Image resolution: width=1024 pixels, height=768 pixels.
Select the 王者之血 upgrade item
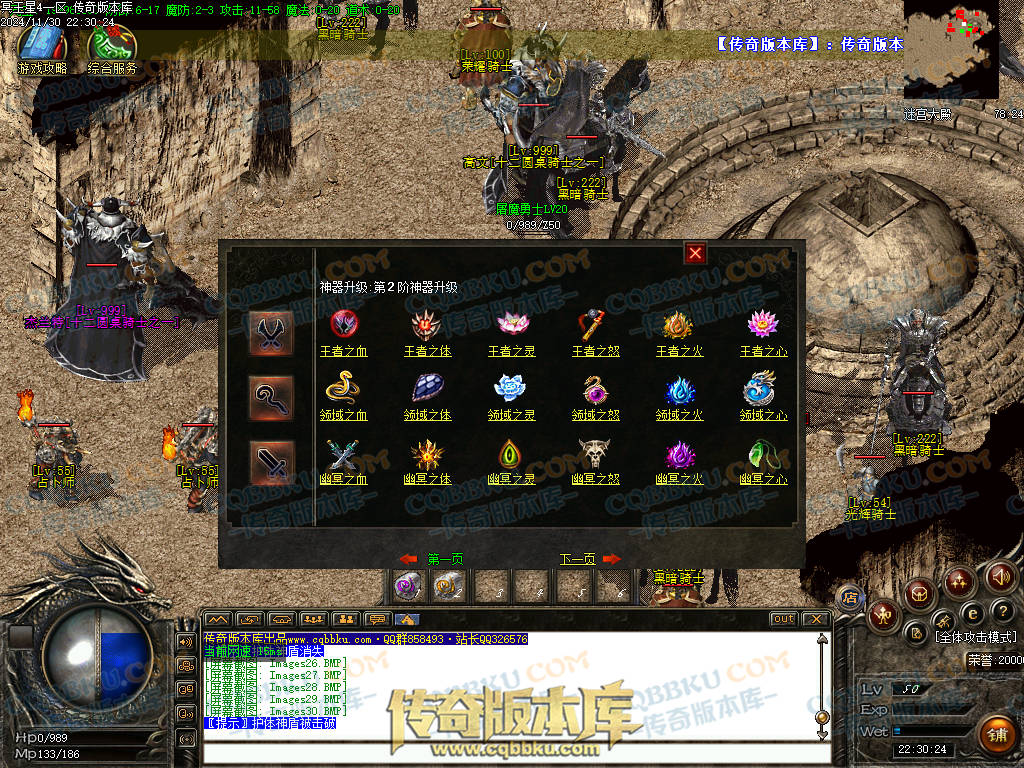tap(344, 324)
